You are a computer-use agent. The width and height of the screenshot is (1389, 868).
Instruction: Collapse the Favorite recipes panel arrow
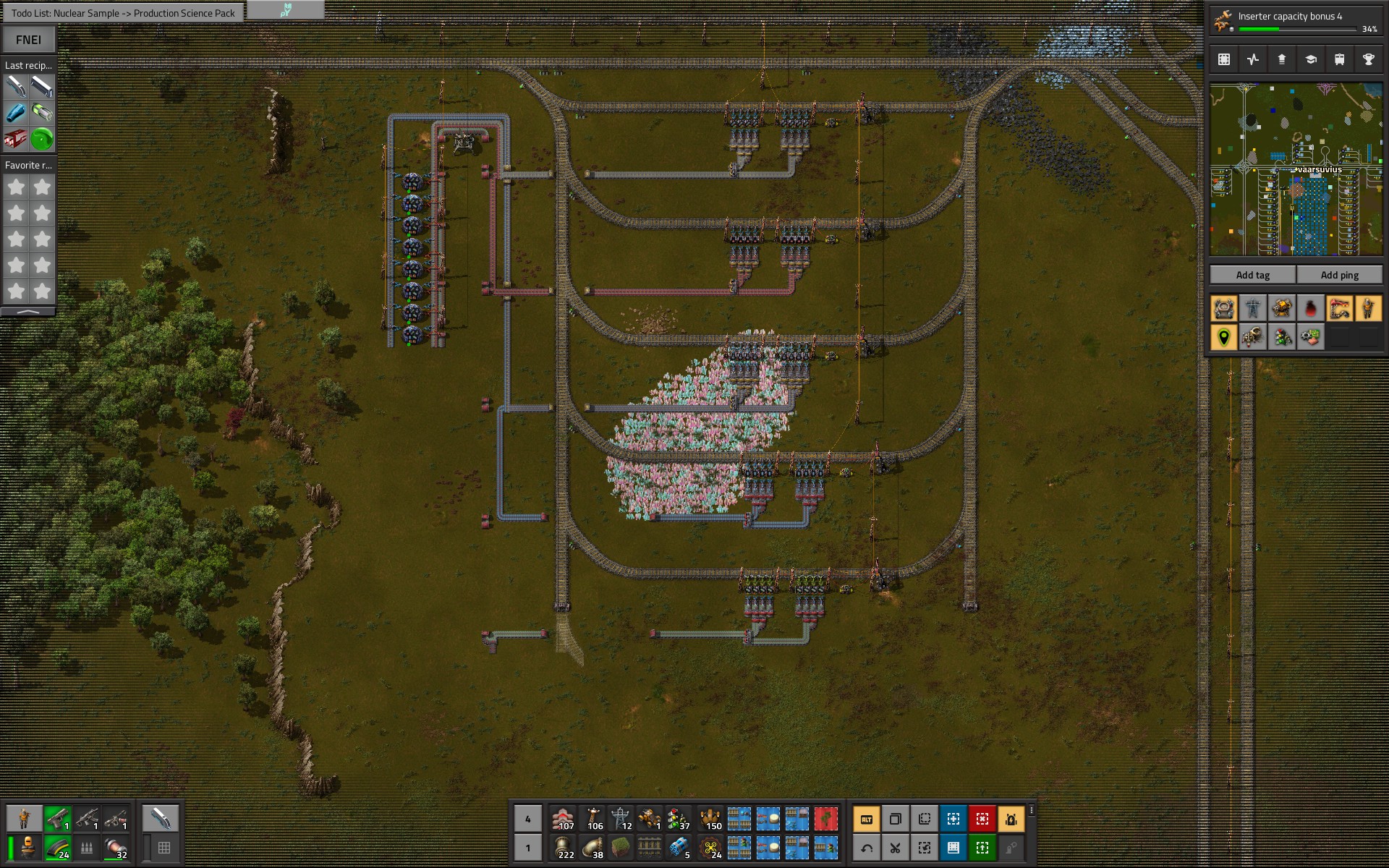pos(29,312)
